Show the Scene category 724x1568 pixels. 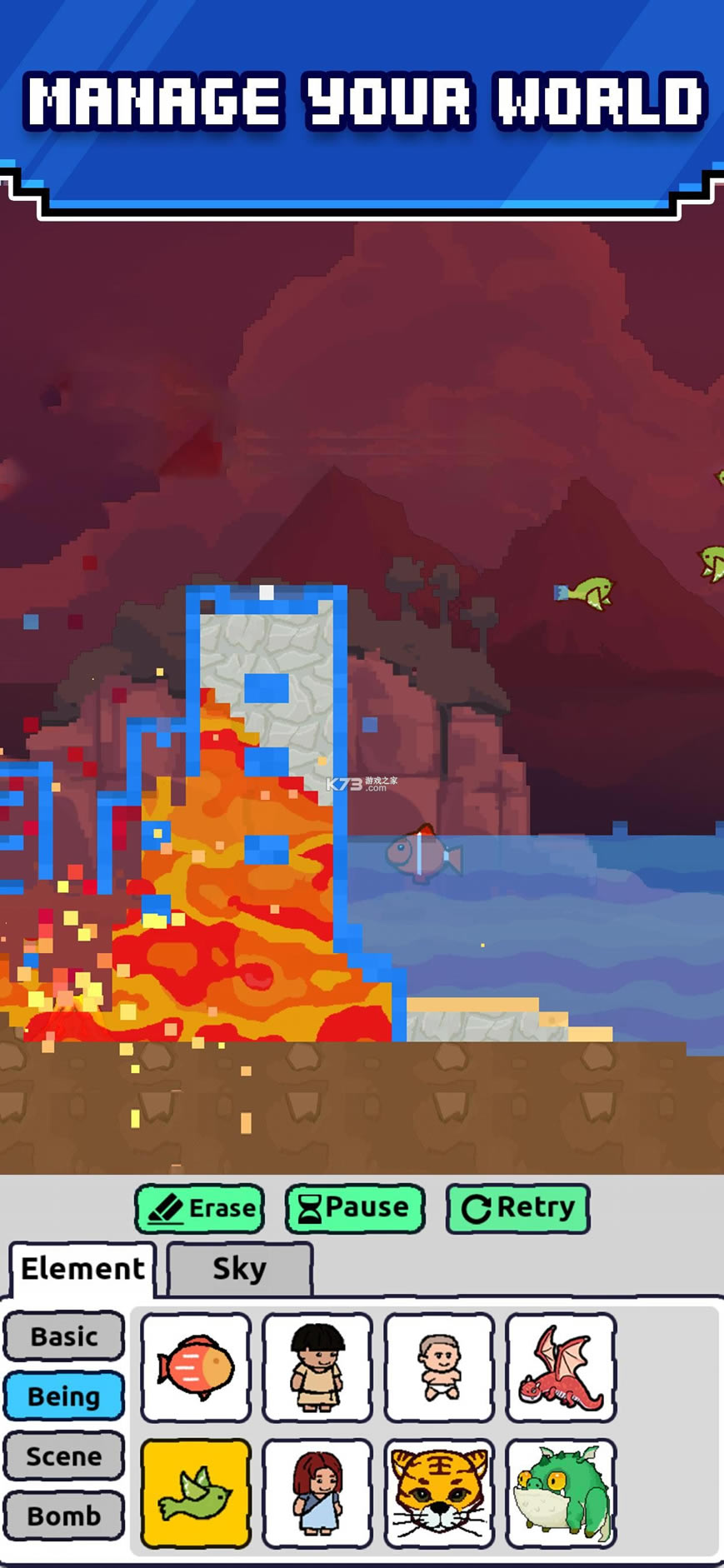click(64, 1456)
